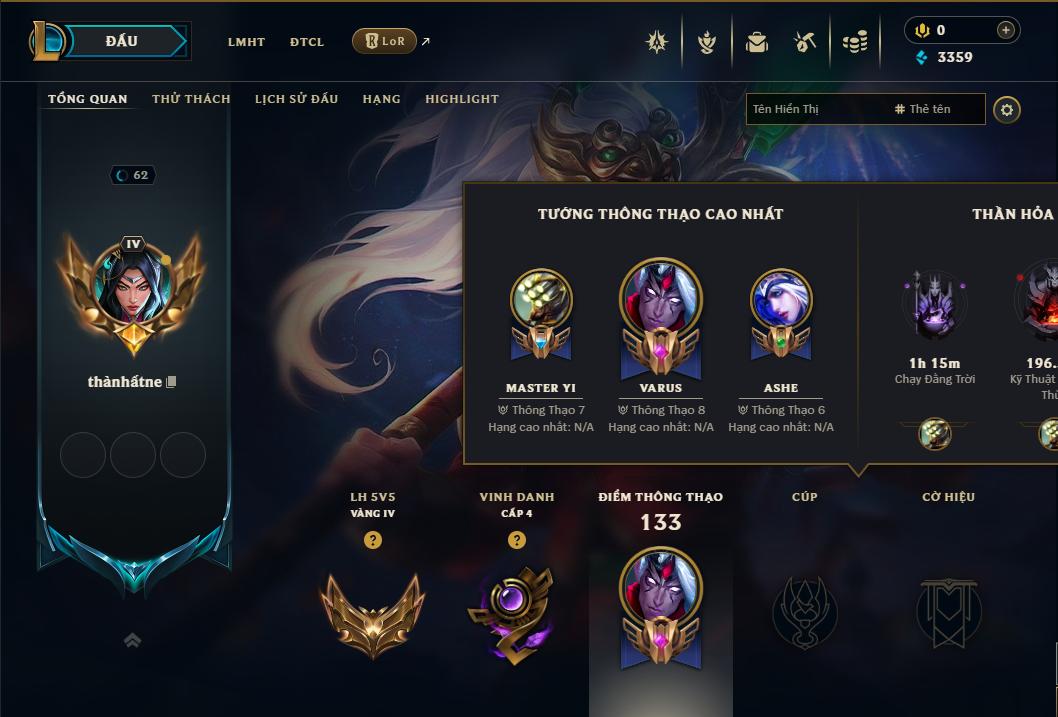Launch the LoR link button

click(384, 41)
